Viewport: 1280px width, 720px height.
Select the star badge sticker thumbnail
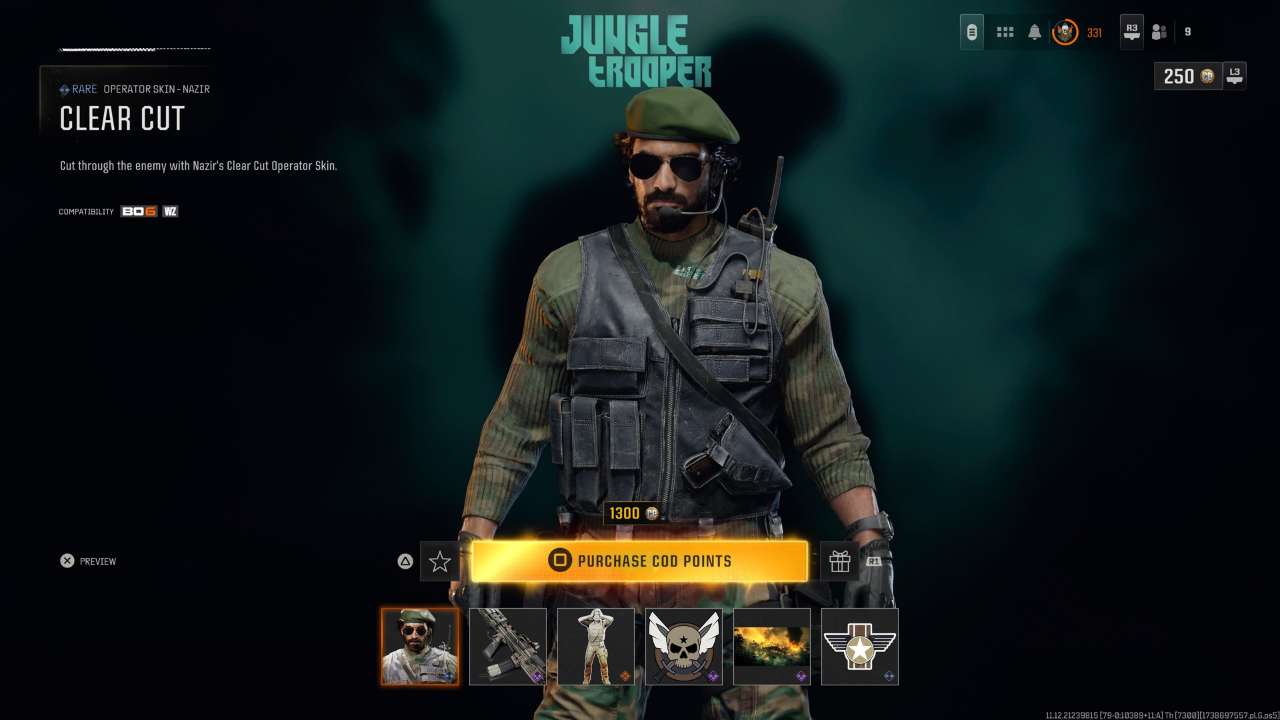[x=859, y=646]
